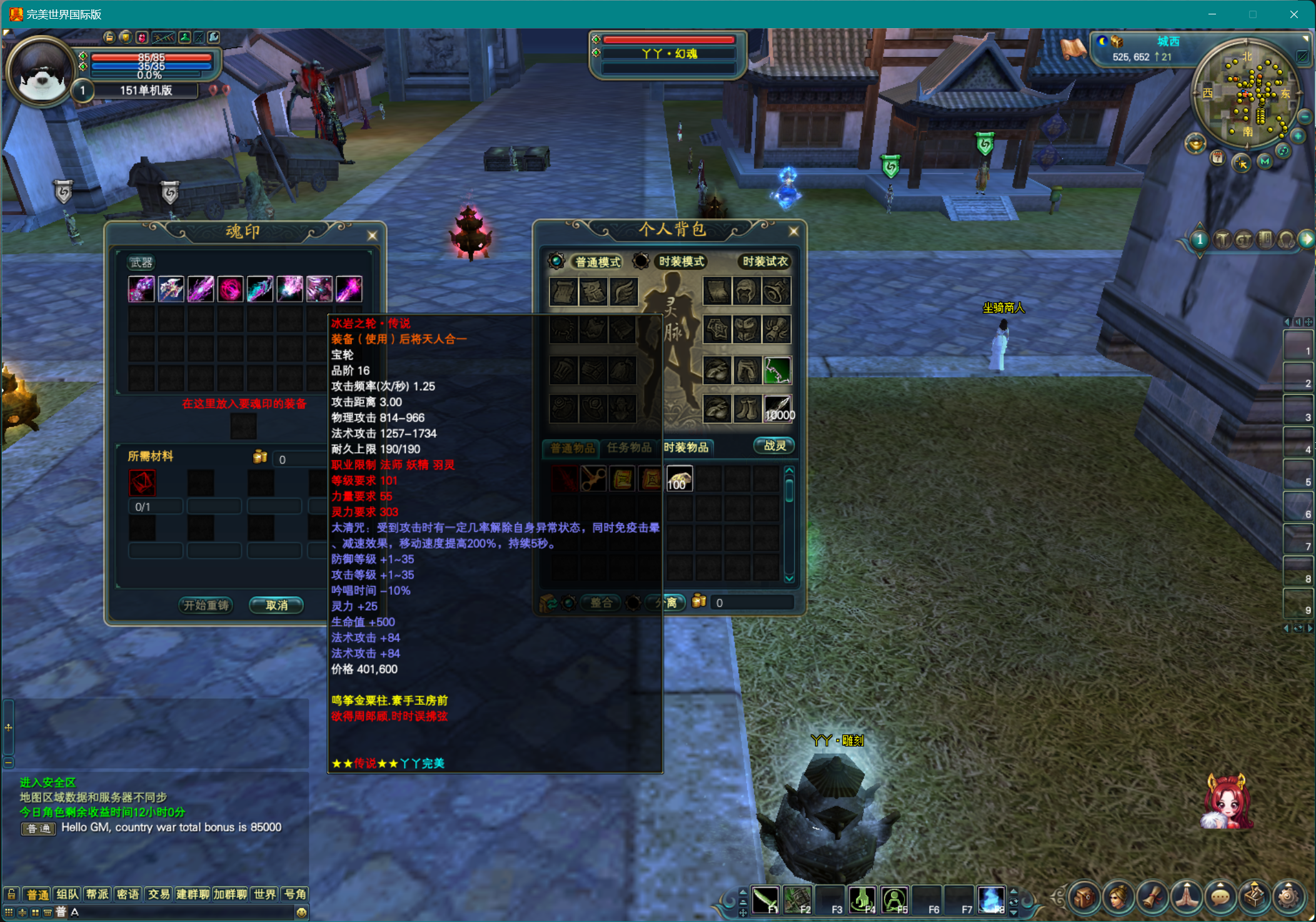Viewport: 1316px width, 922px height.
Task: Open the 时装试衣 fitting room
Action: (x=765, y=261)
